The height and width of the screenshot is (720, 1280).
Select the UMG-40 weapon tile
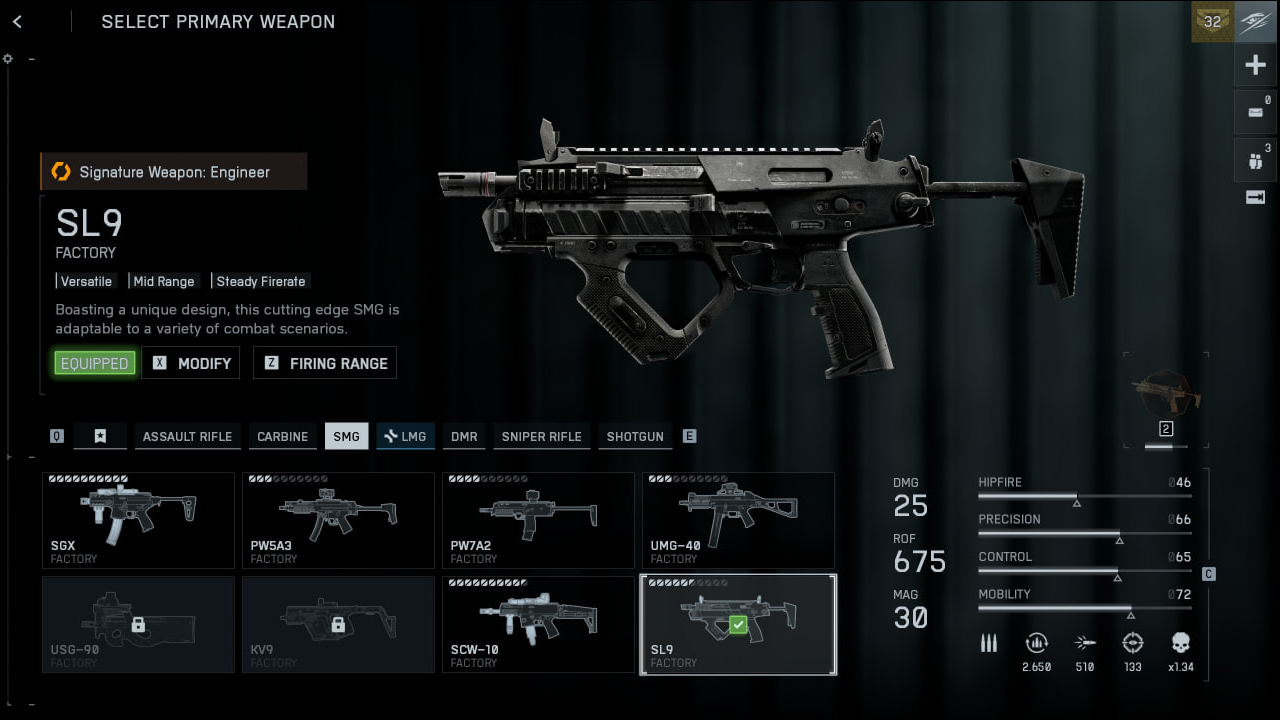pyautogui.click(x=738, y=520)
